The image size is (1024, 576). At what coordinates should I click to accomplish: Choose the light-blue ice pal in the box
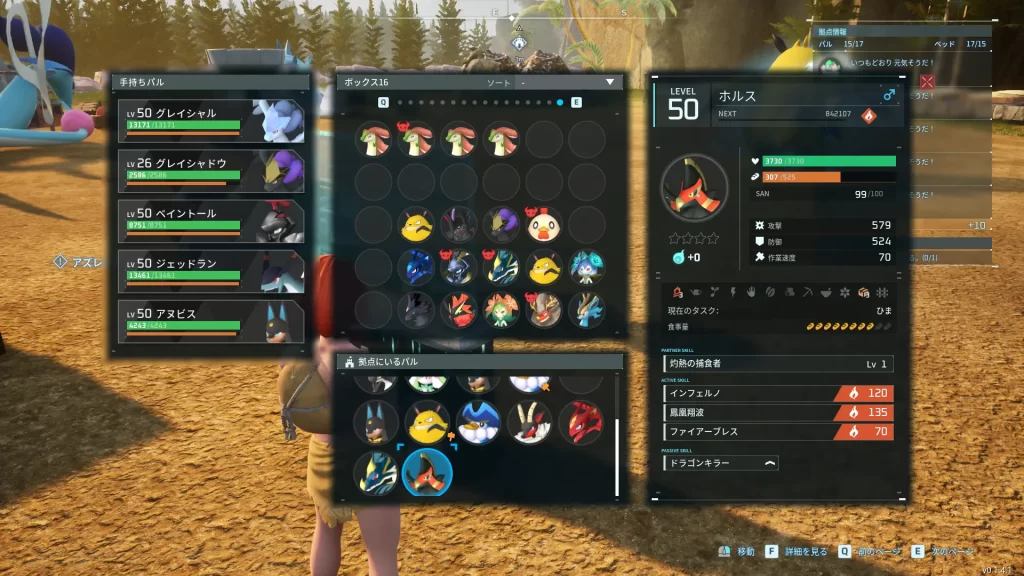587,267
